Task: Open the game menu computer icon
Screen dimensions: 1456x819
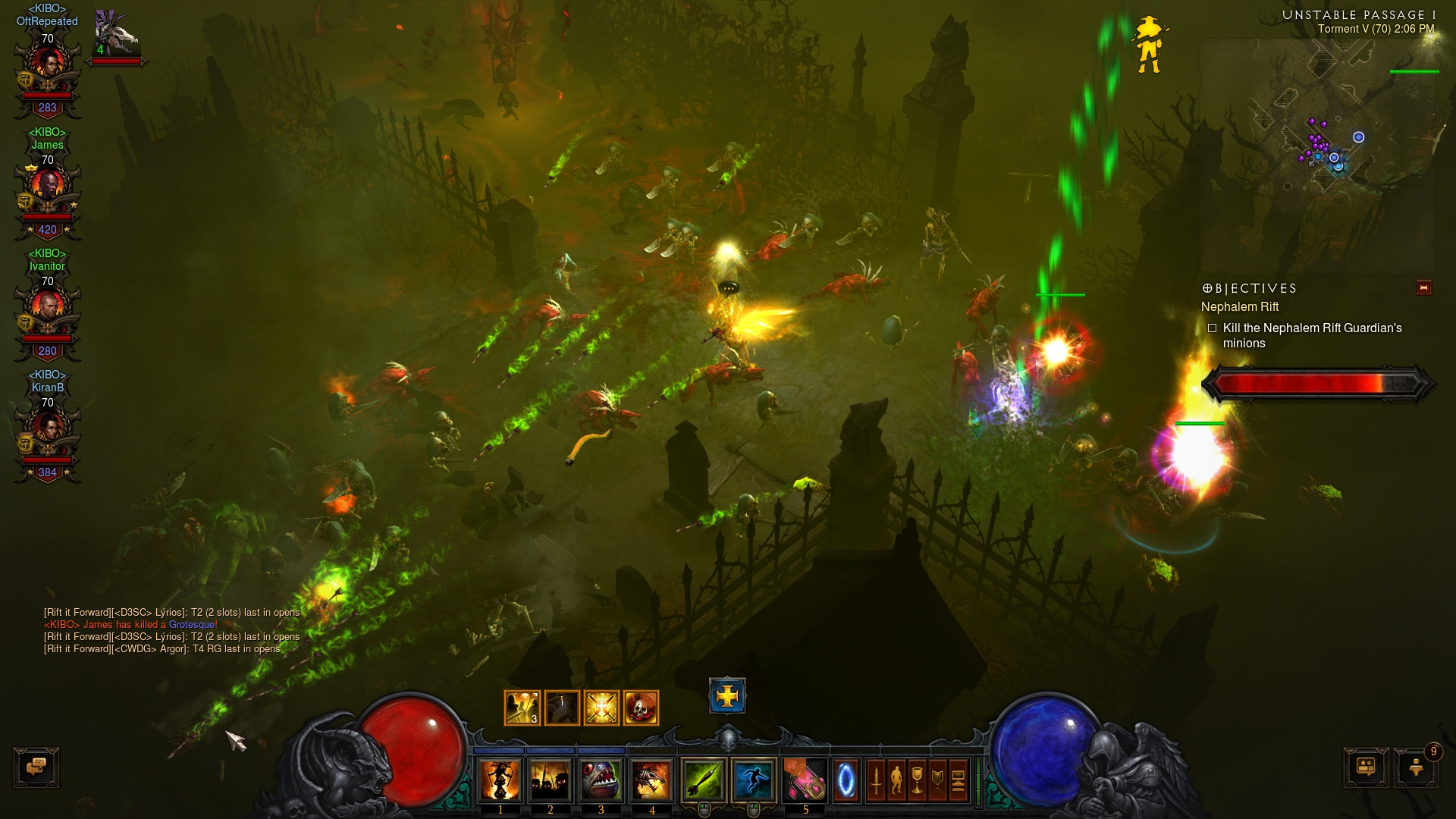Action: coord(958,780)
